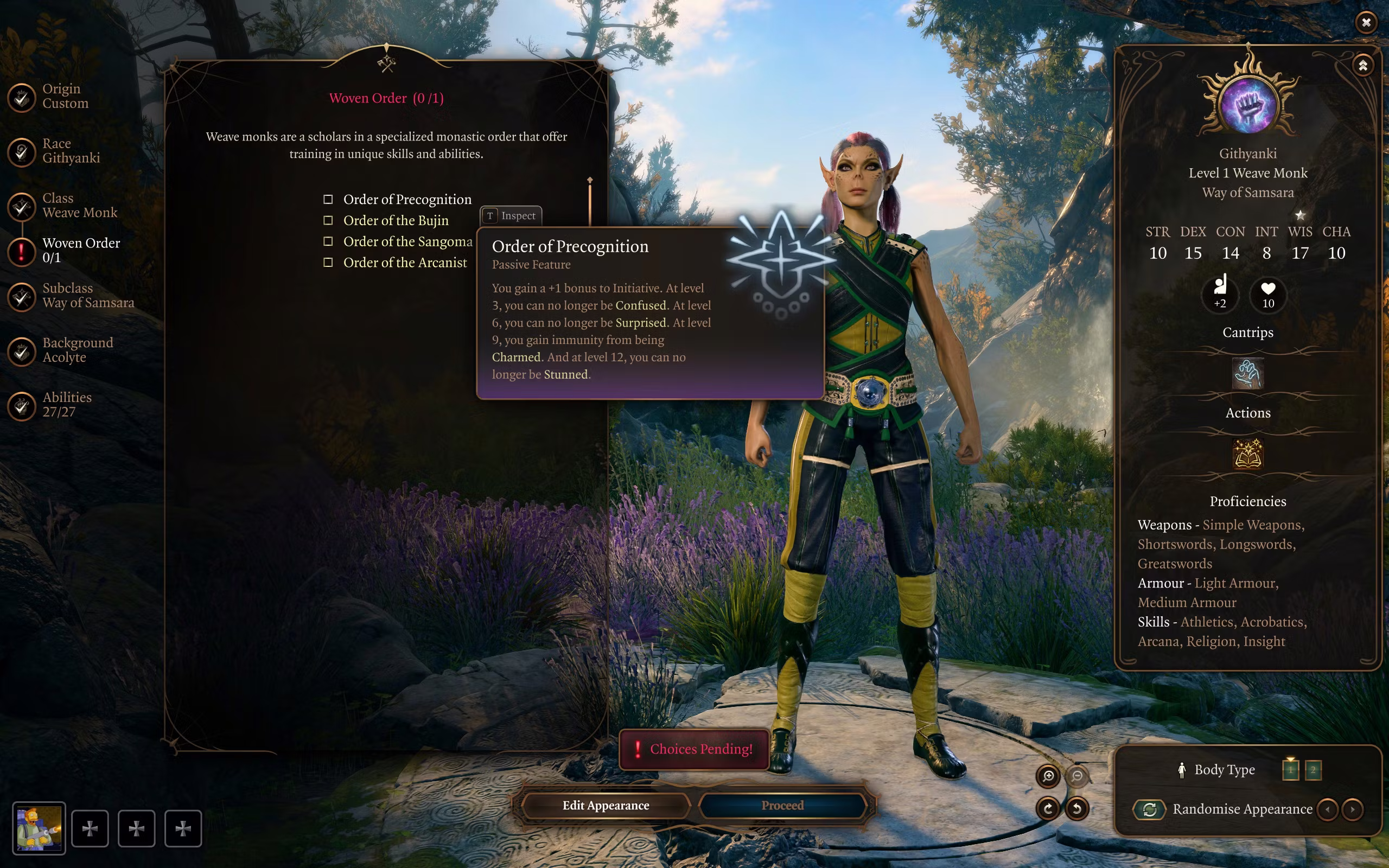The width and height of the screenshot is (1389, 868).
Task: Click the Edit Appearance button
Action: pos(606,806)
